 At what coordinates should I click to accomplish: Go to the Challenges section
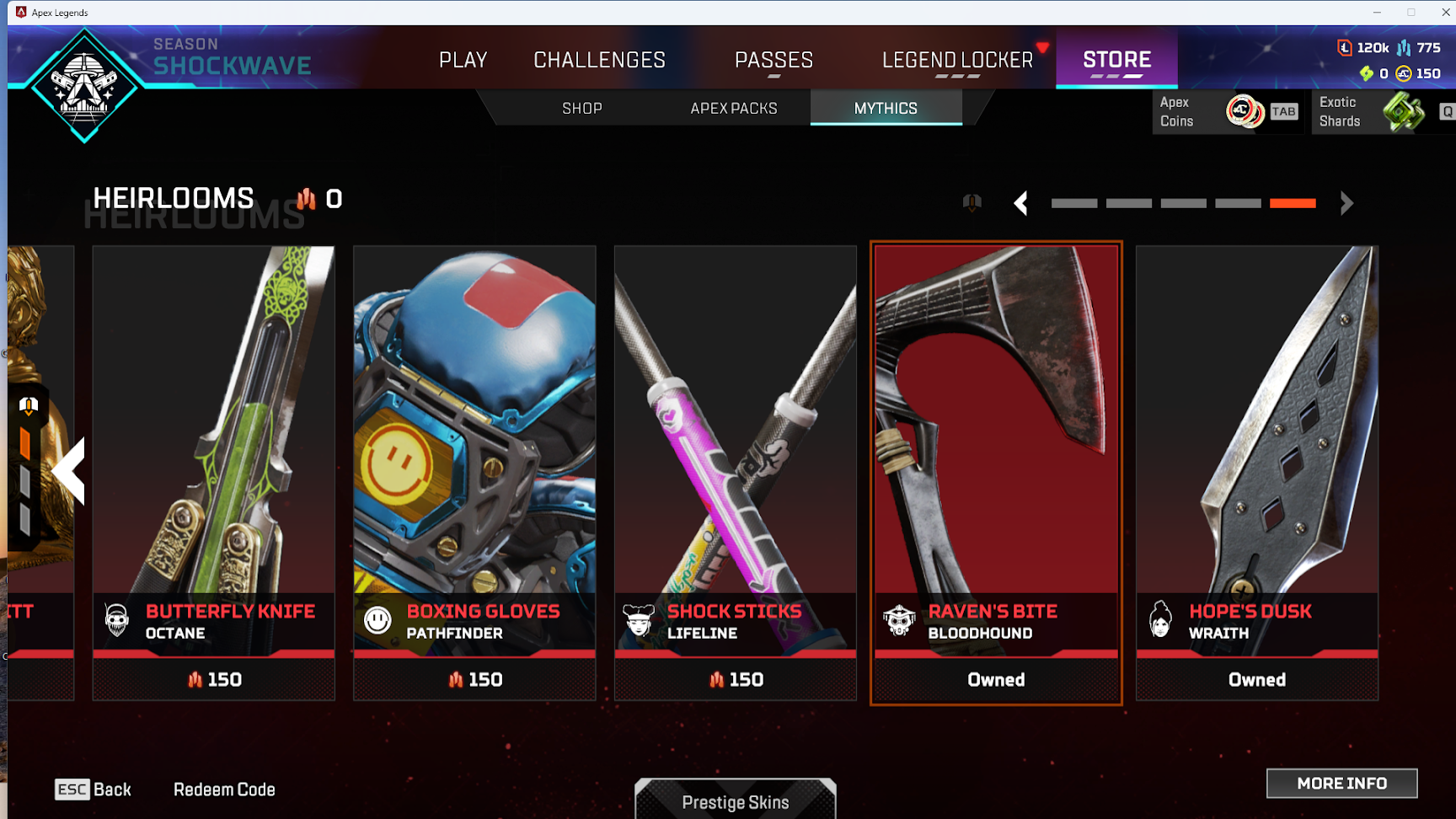(599, 60)
